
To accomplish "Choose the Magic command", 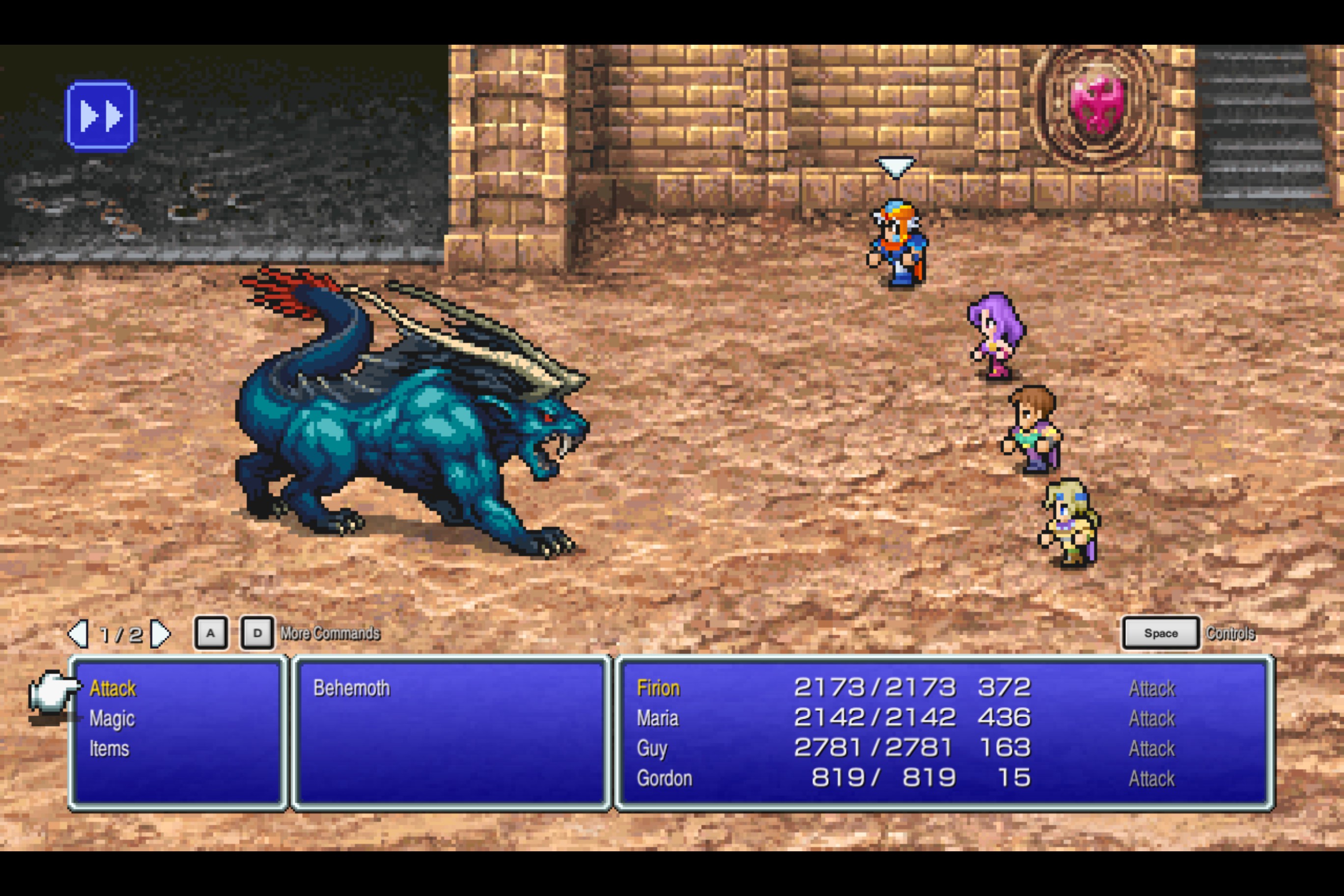I will coord(112,719).
